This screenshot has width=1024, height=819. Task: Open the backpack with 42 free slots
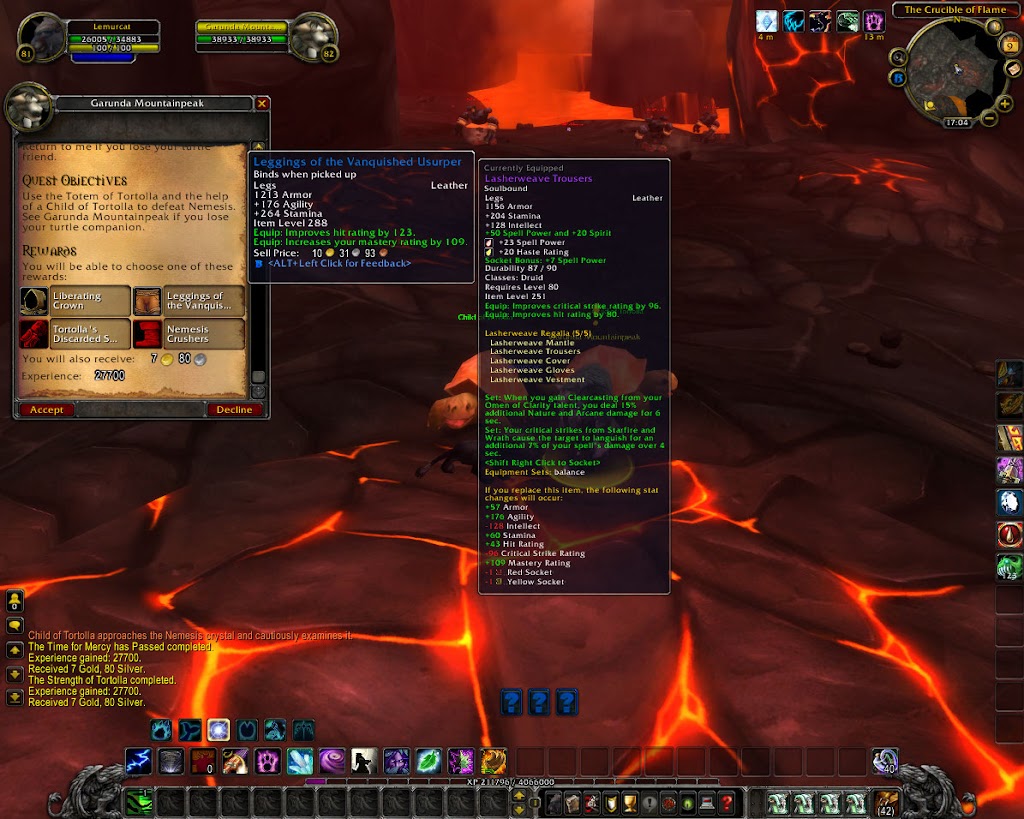pyautogui.click(x=886, y=802)
